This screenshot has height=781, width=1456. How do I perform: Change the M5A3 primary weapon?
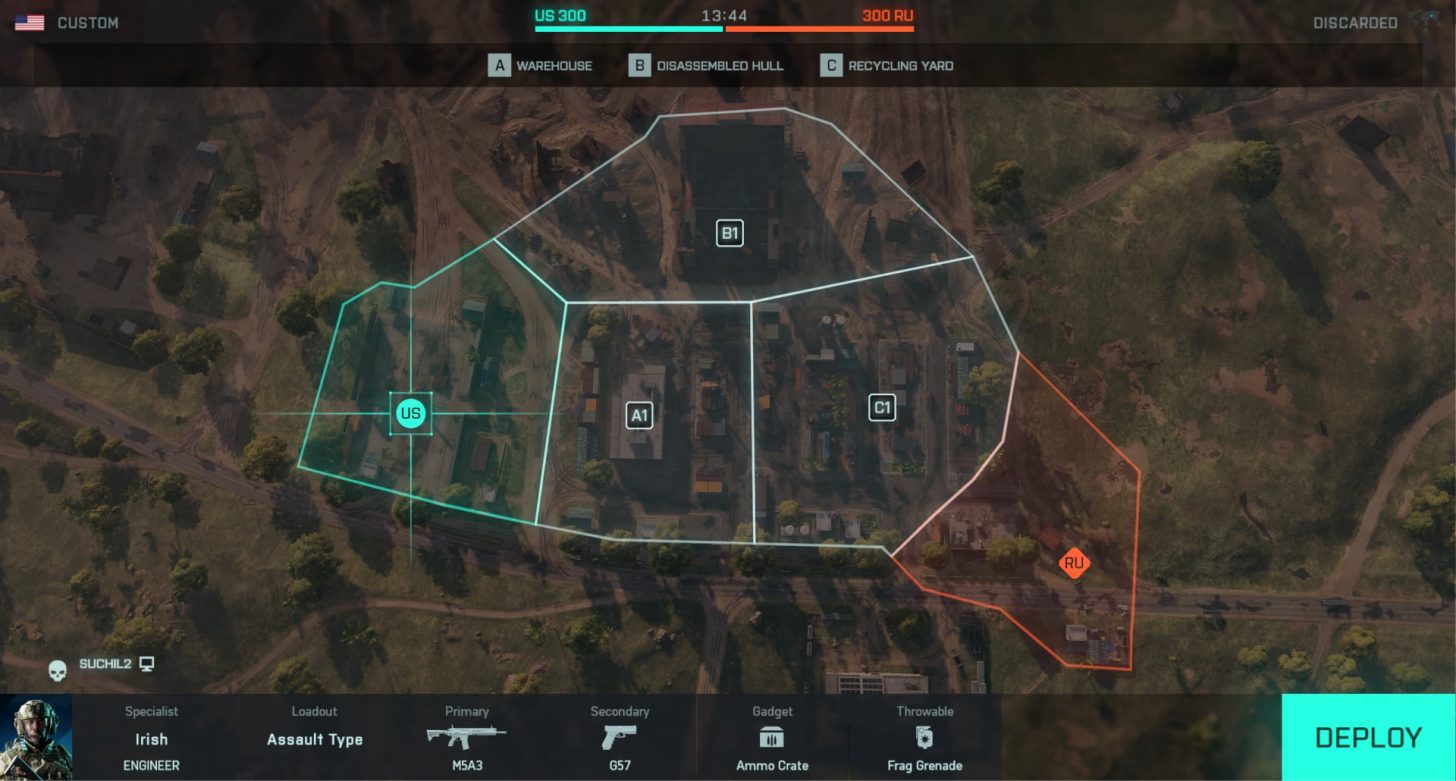click(x=466, y=739)
